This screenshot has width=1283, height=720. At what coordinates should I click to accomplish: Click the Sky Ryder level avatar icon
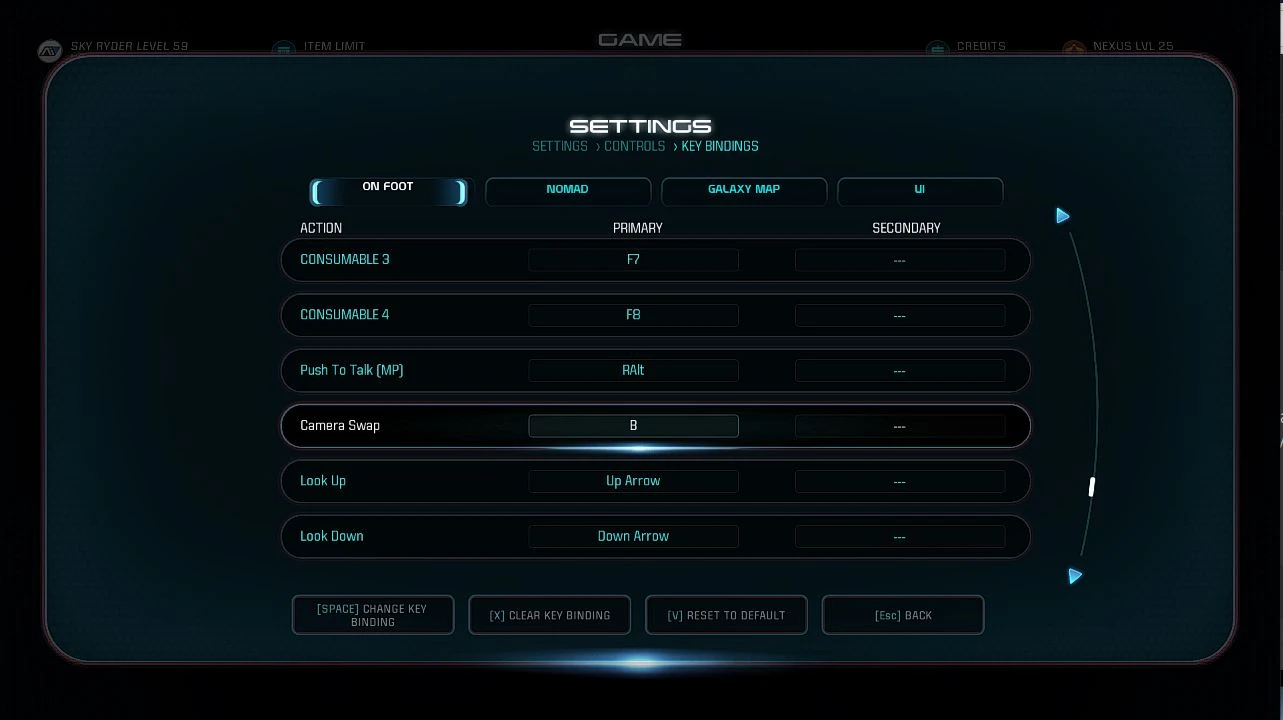click(50, 50)
